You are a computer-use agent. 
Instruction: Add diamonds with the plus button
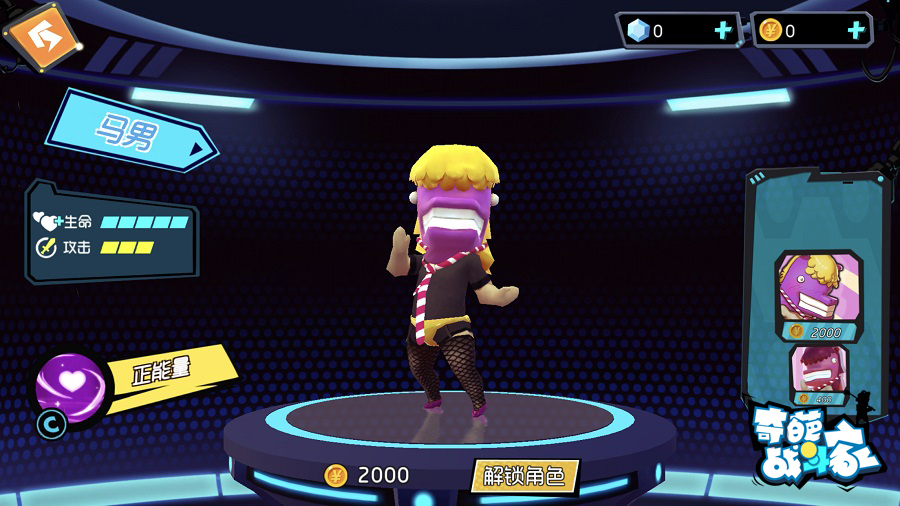pos(723,30)
